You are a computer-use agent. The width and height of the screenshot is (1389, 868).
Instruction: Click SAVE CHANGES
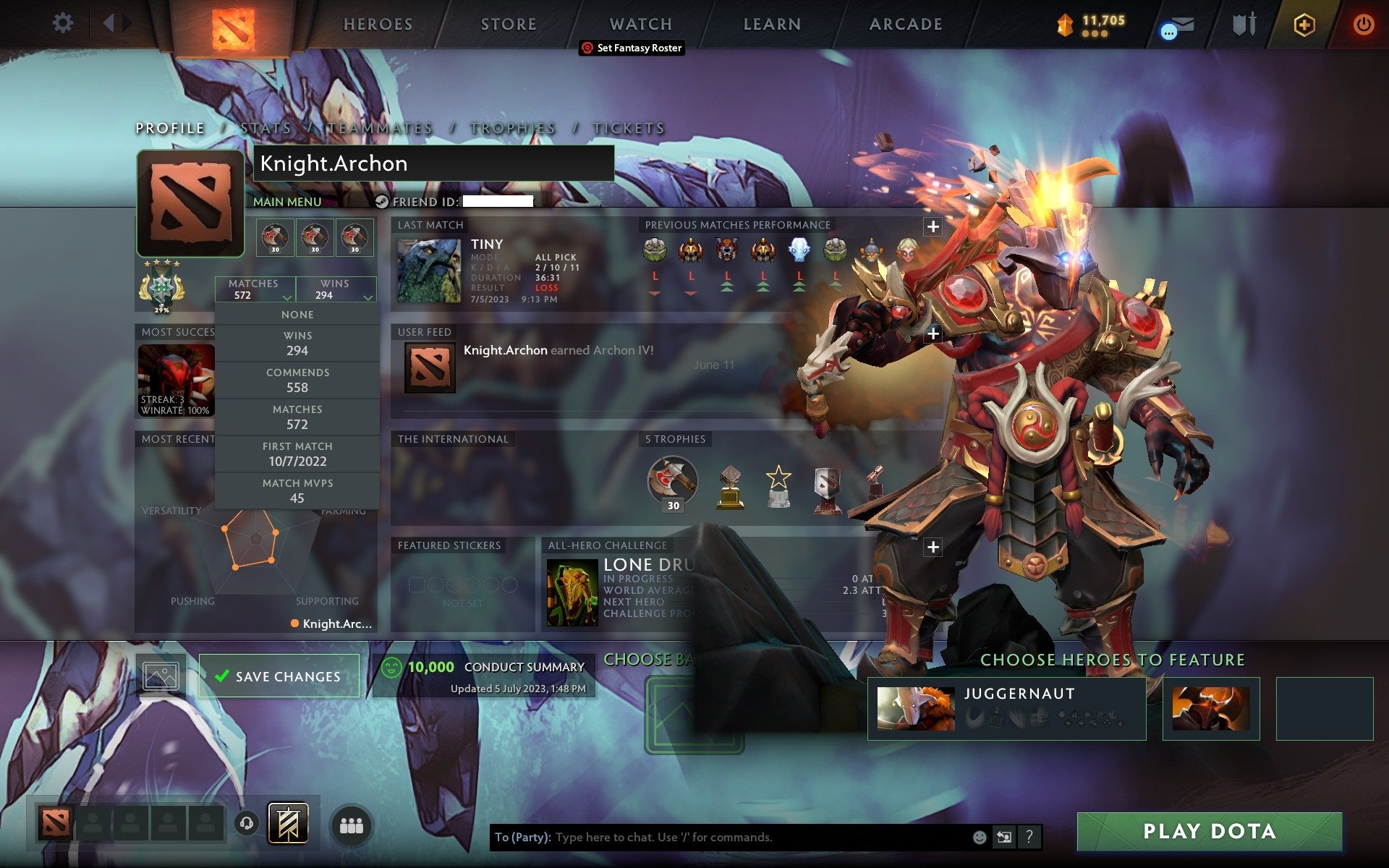pos(280,675)
